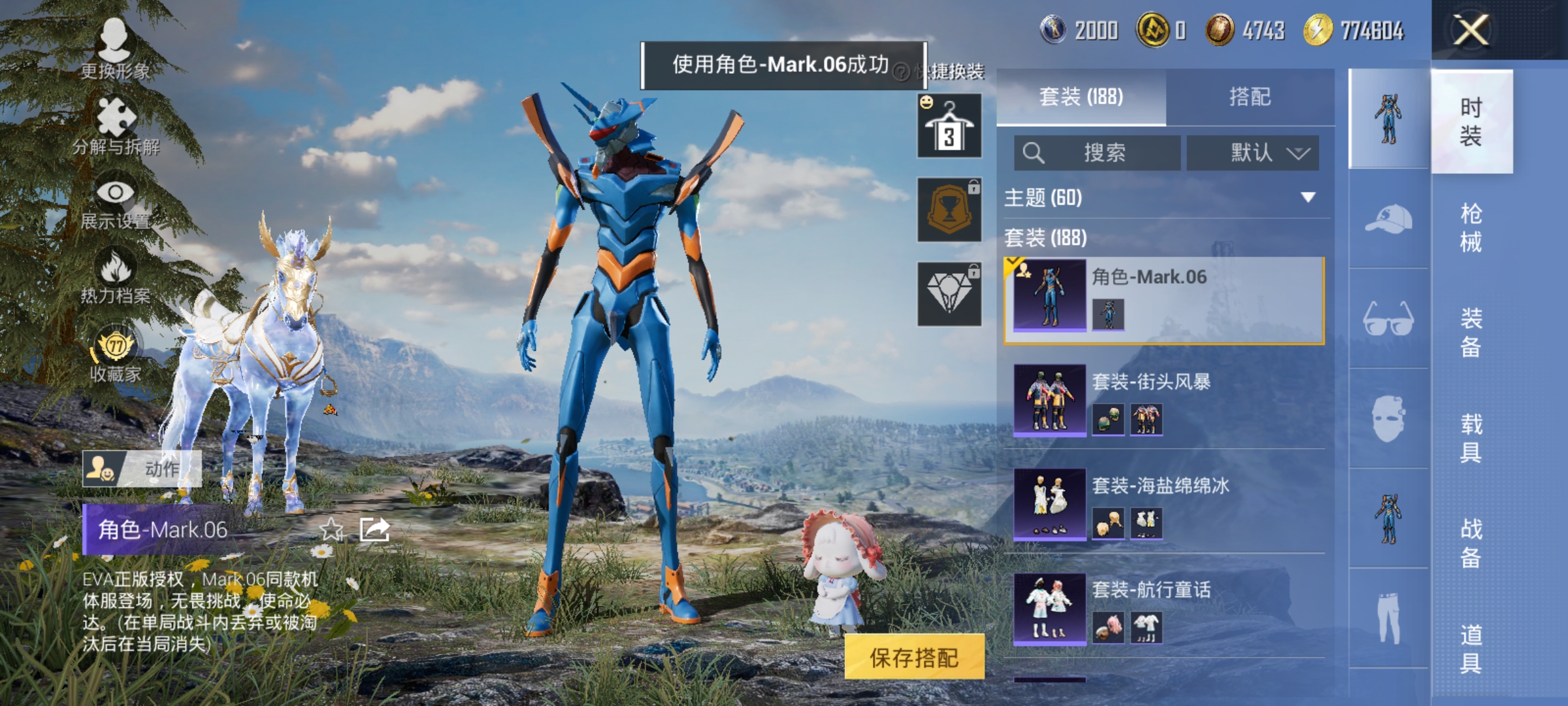
Task: Click the 搜索 search input field
Action: click(1098, 152)
